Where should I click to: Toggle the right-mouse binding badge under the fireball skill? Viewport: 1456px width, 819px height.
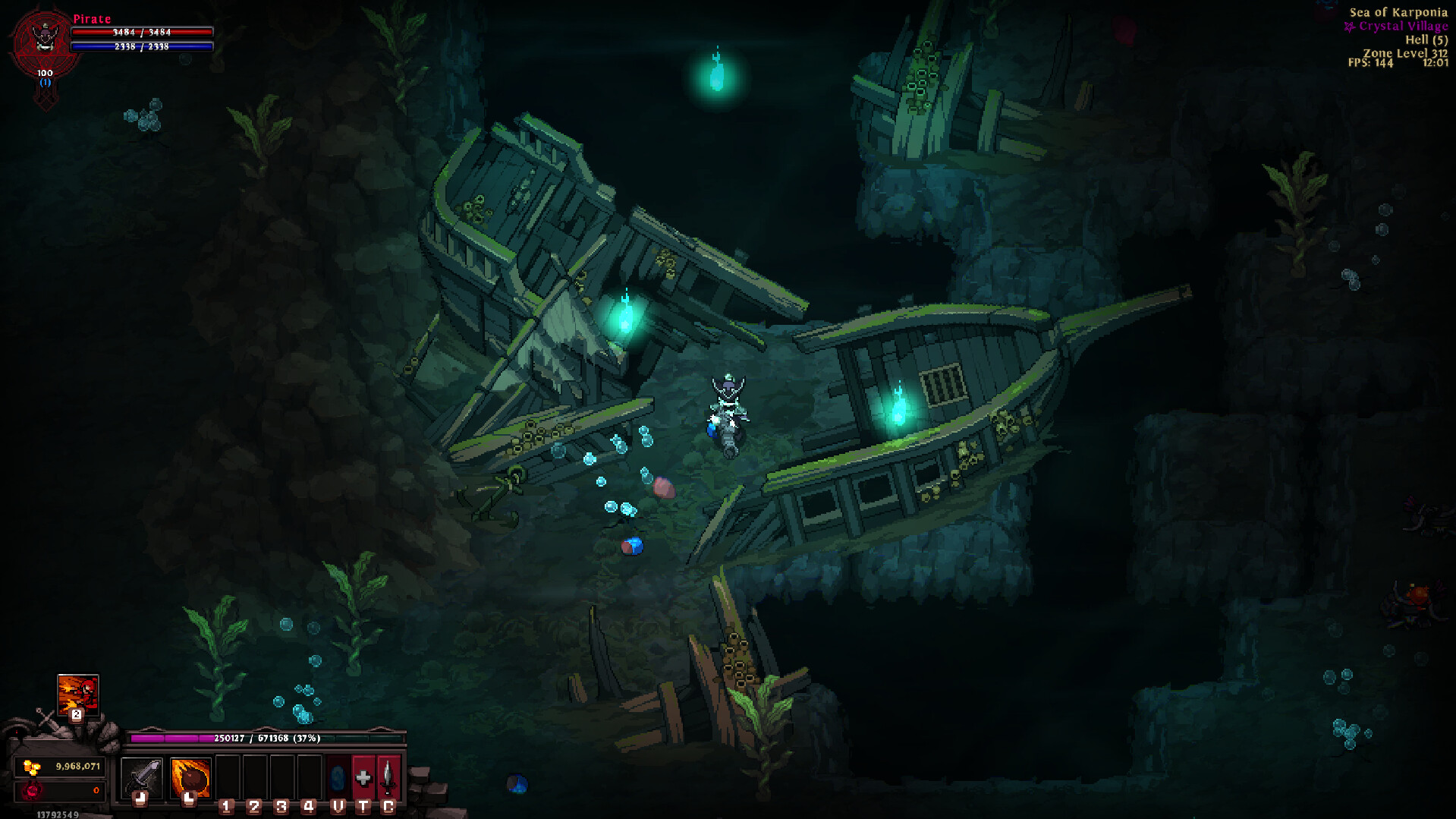[x=190, y=801]
